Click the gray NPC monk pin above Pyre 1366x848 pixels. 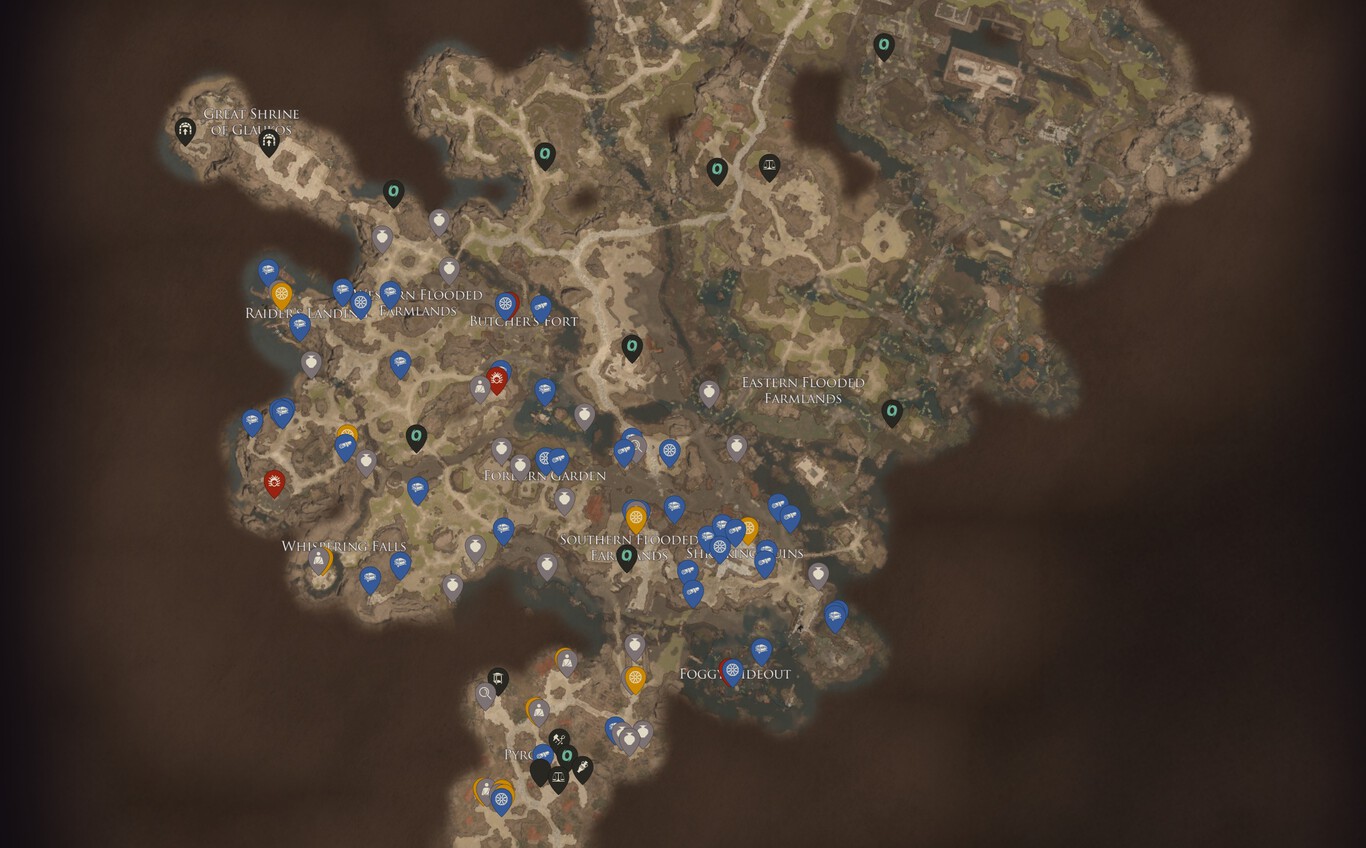pos(538,710)
